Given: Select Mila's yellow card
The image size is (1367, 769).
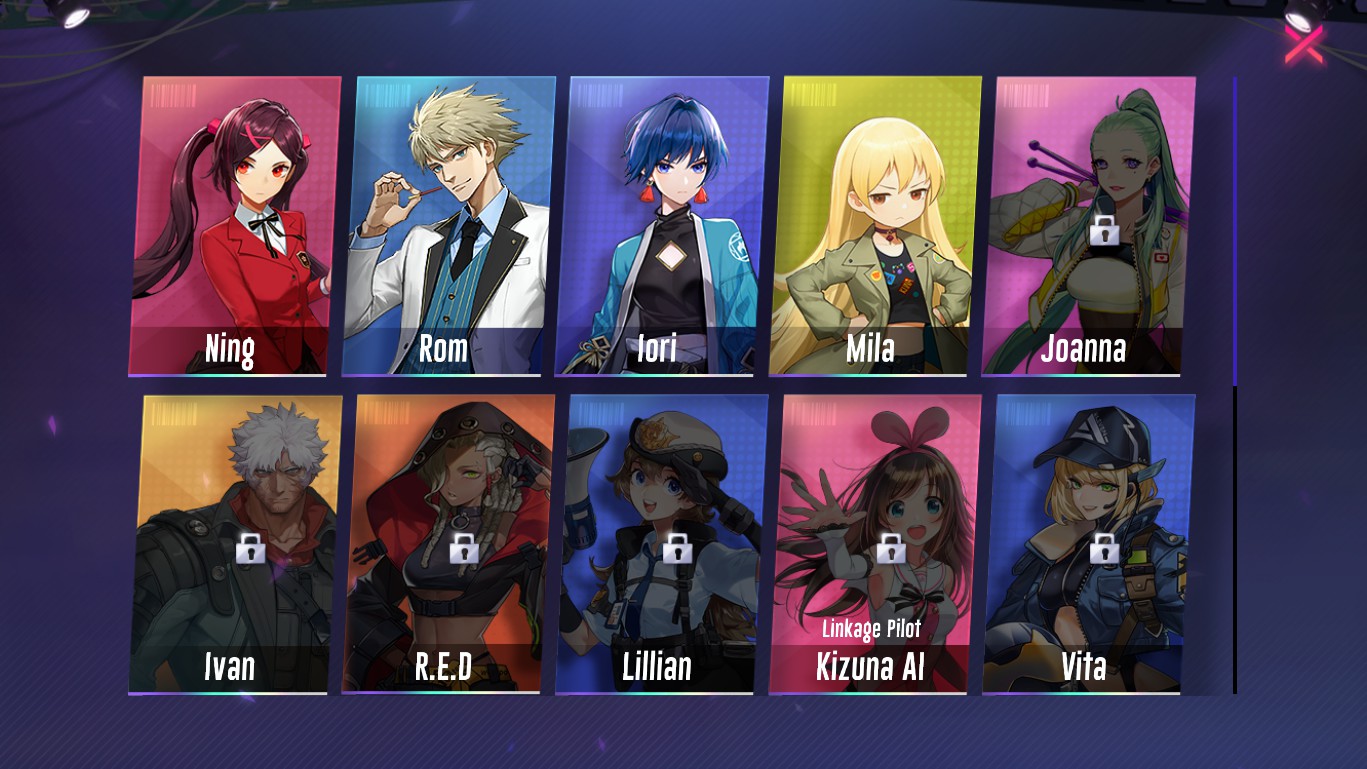Looking at the screenshot, I should [874, 226].
